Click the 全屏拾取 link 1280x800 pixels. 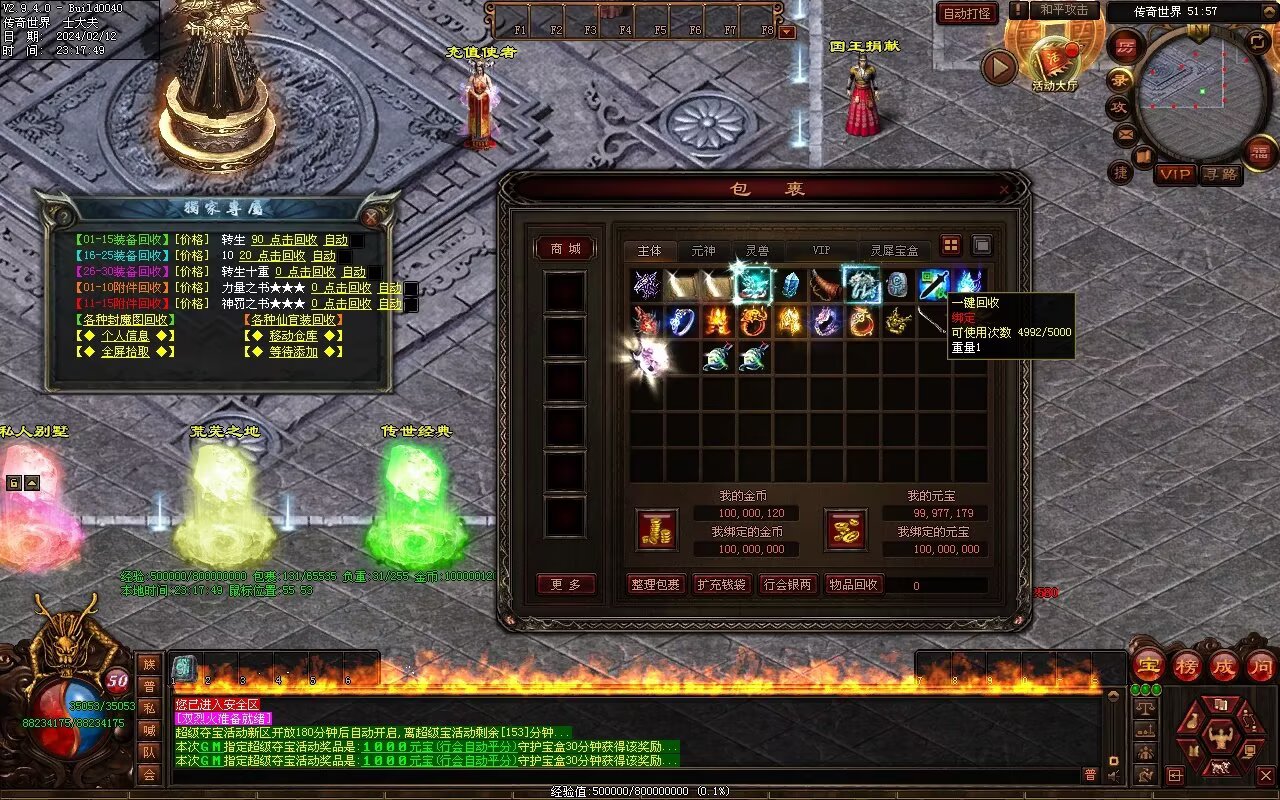[x=125, y=352]
